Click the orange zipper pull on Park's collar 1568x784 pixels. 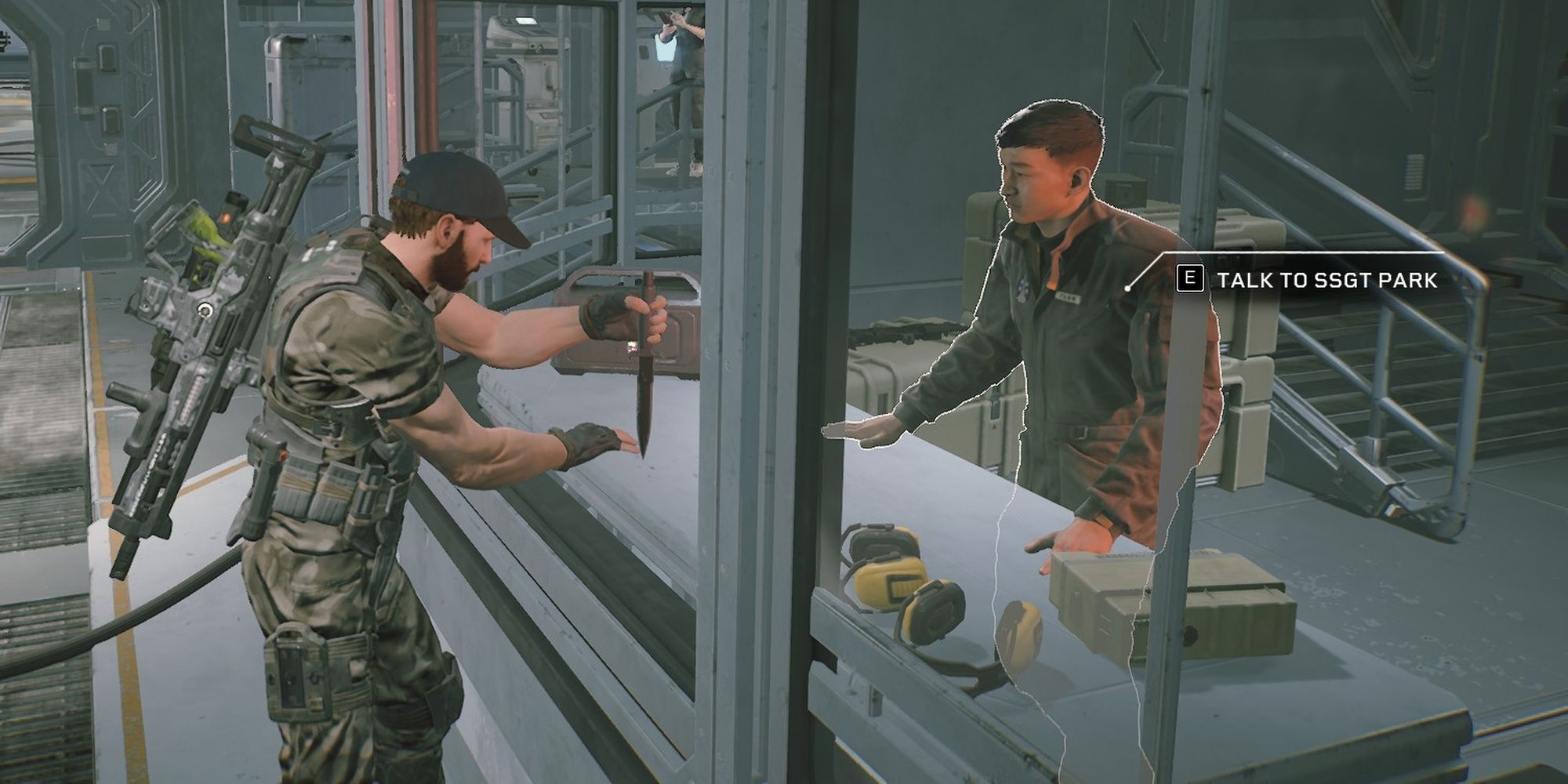[x=1052, y=284]
